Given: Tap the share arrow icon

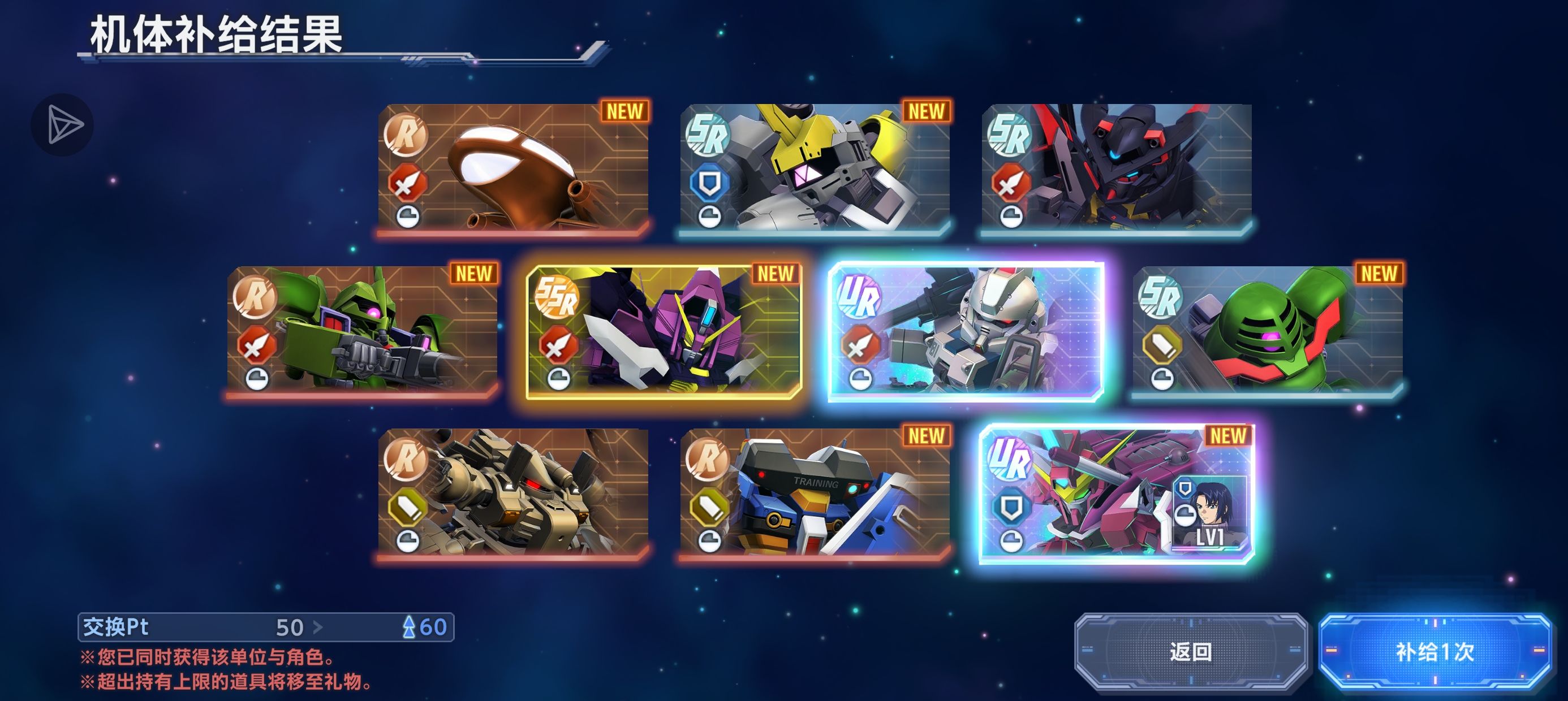Looking at the screenshot, I should (x=63, y=126).
